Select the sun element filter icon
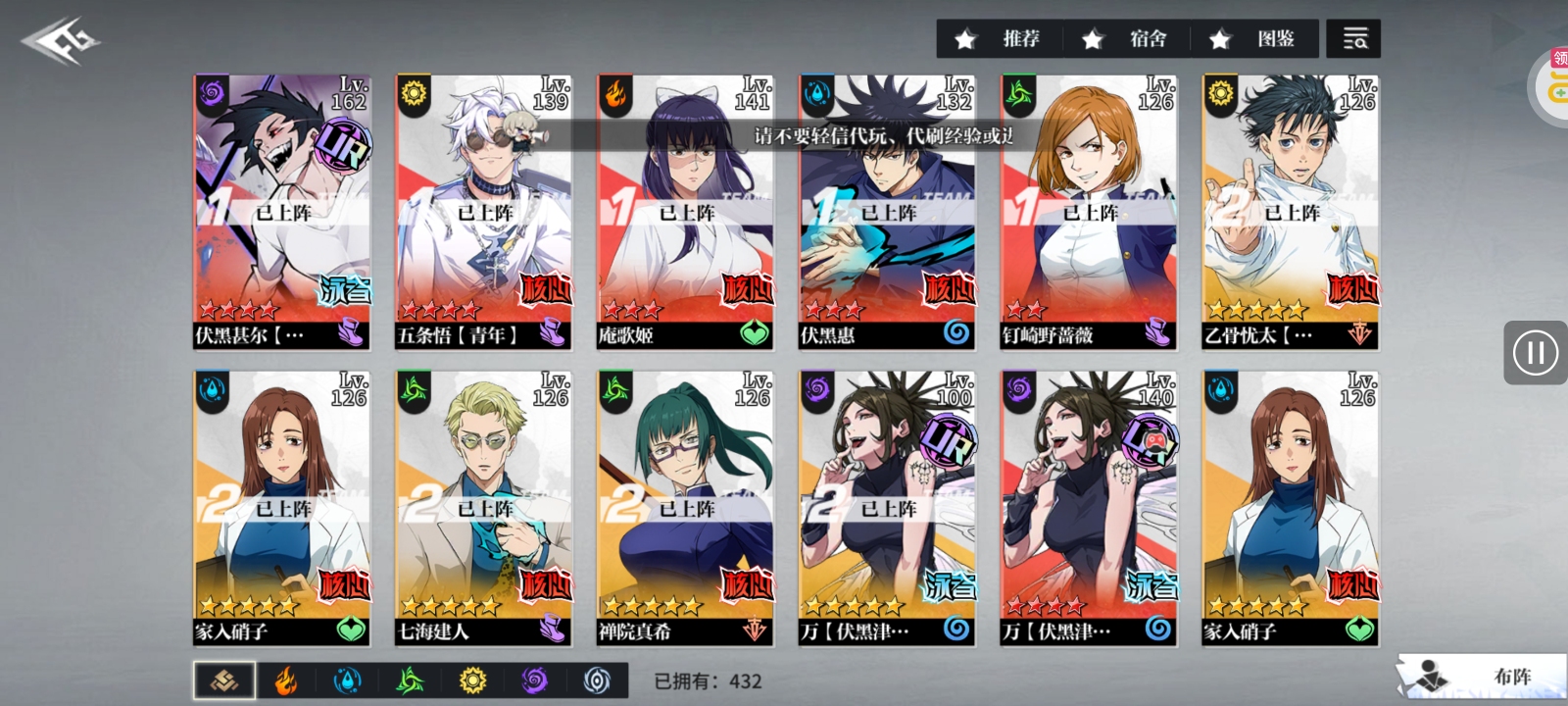This screenshot has height=706, width=1568. tap(471, 681)
